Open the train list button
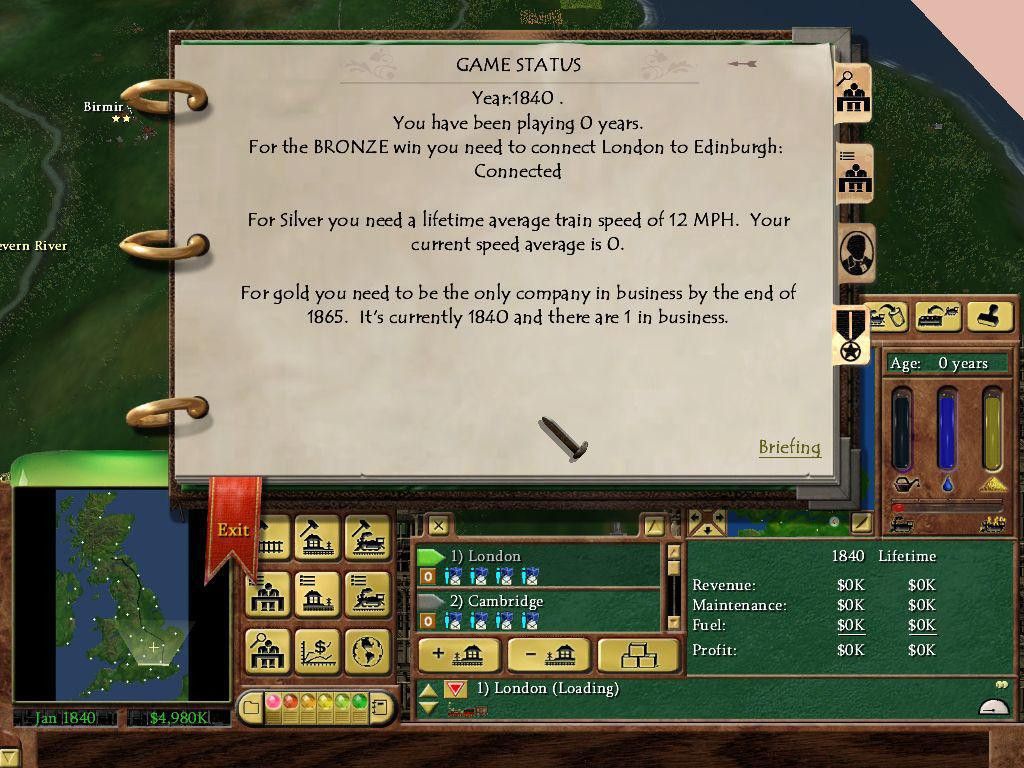1024x768 pixels. (x=367, y=594)
